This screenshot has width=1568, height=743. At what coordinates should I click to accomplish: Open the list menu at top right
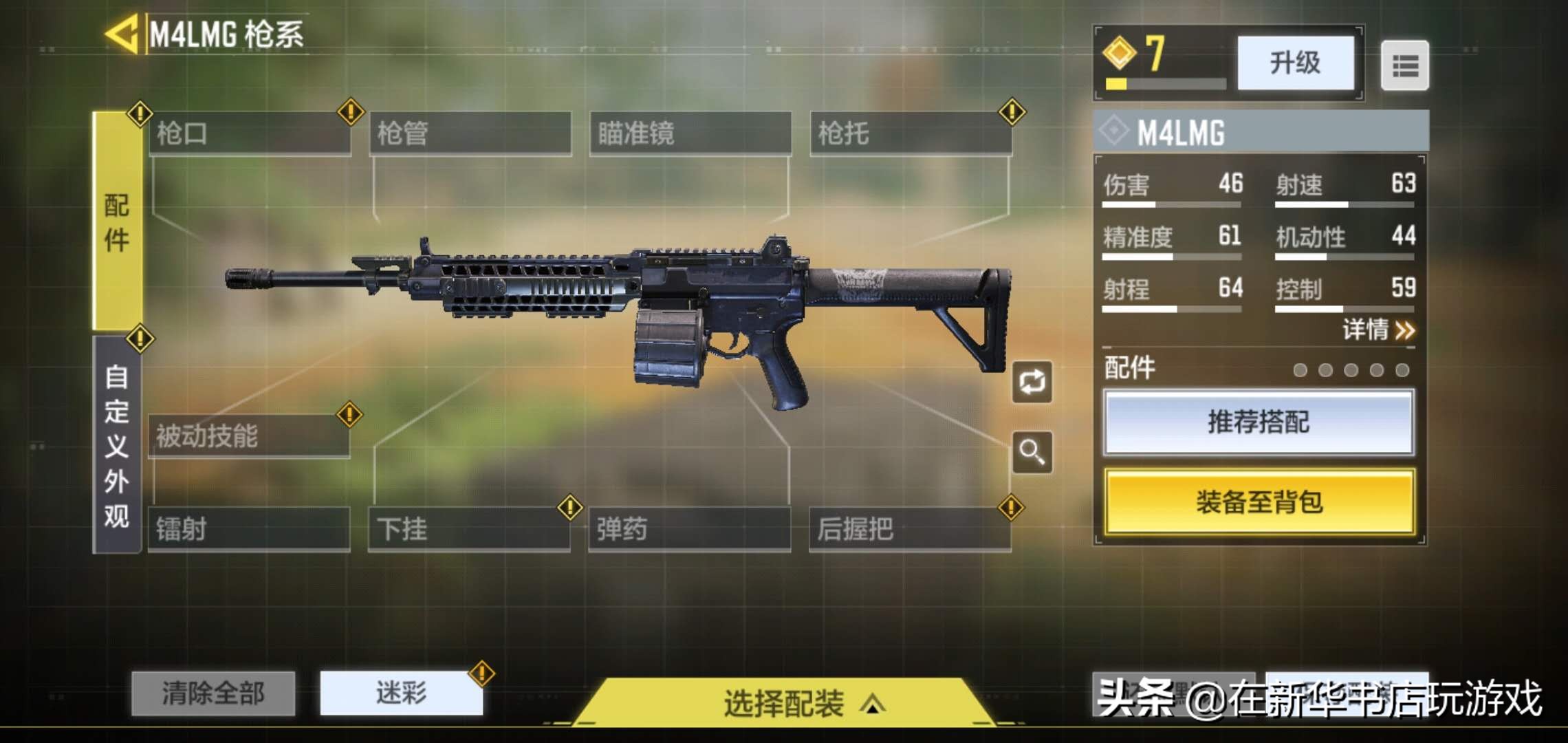(x=1404, y=65)
